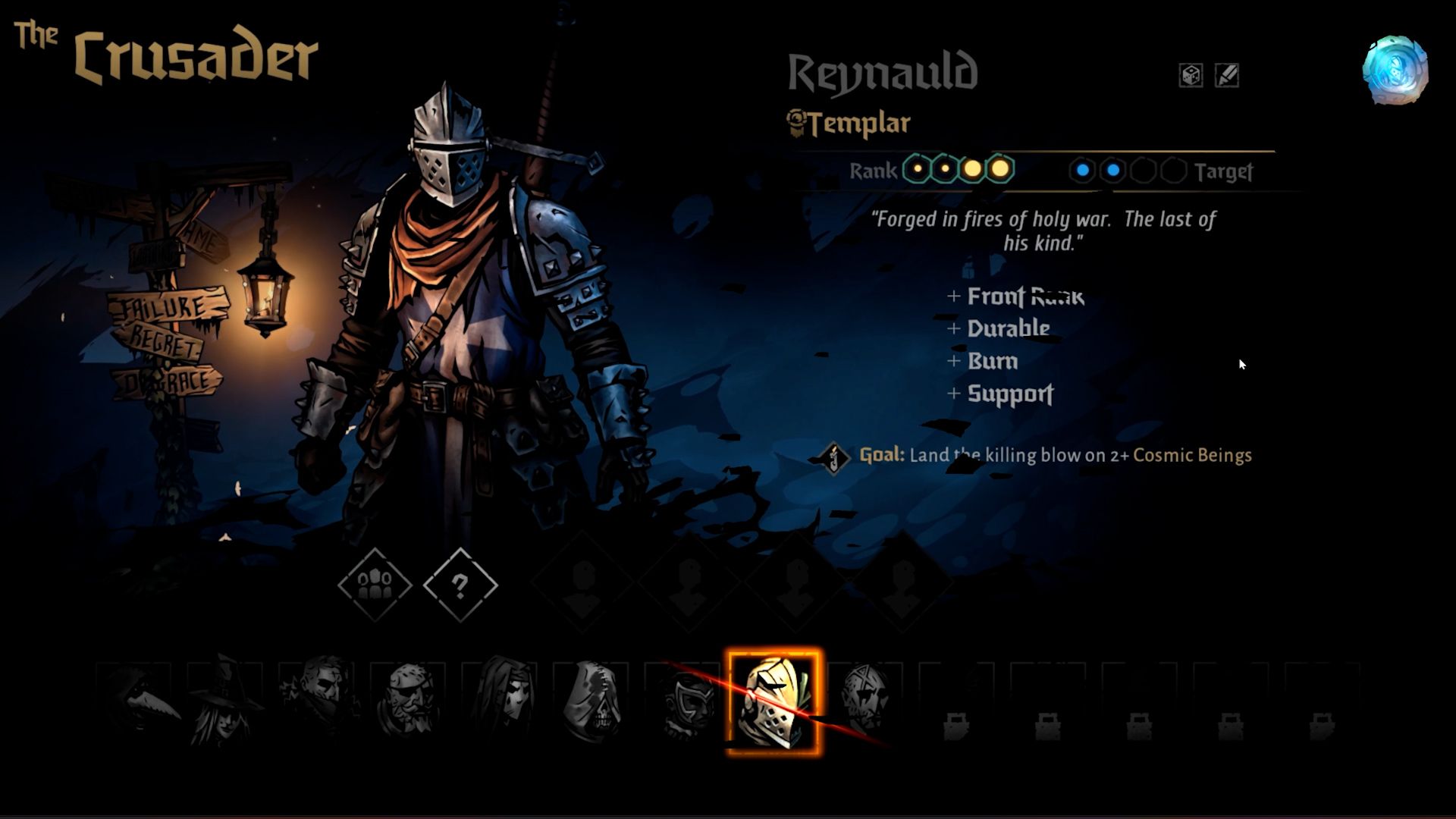Show help via the question mark diamond
The height and width of the screenshot is (819, 1456).
tap(460, 584)
